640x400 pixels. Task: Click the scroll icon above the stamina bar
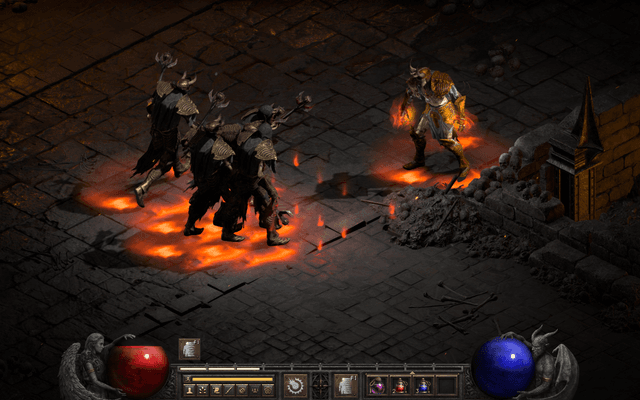(188, 348)
